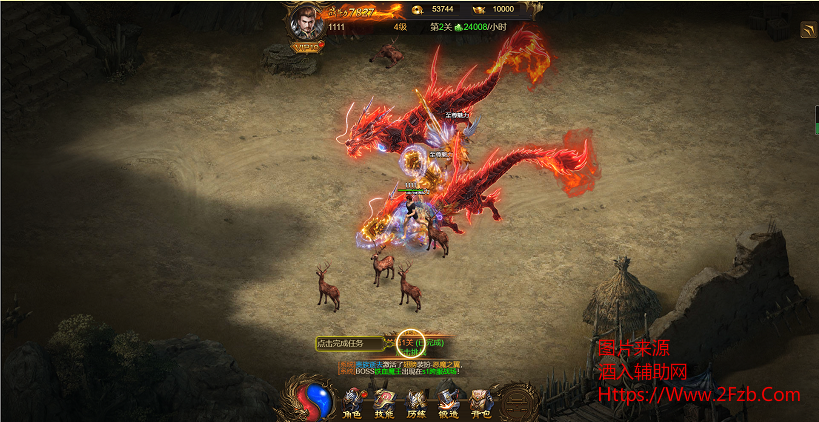
Task: Click the player portrait avatar
Action: 303,22
